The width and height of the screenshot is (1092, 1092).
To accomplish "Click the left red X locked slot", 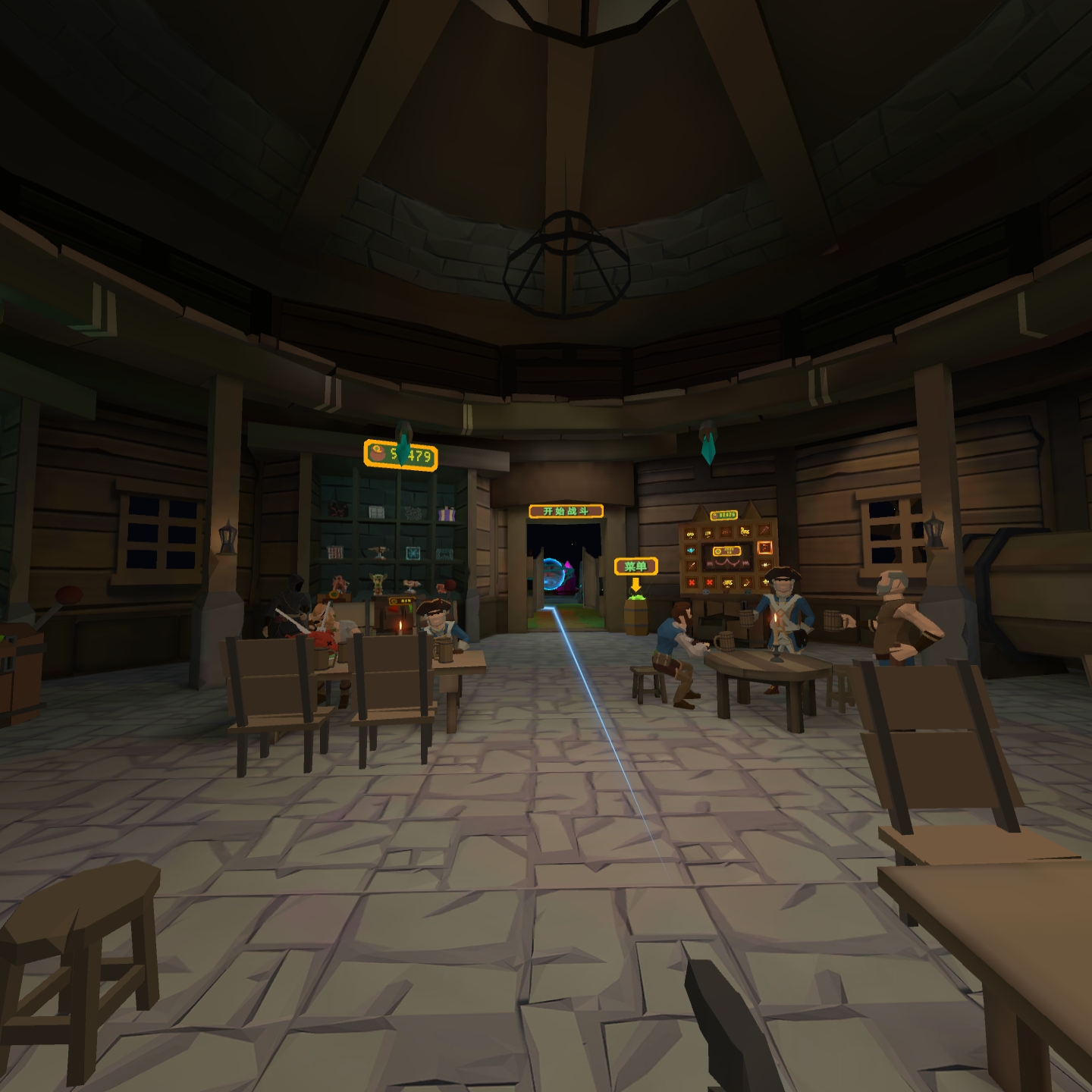I will [692, 582].
